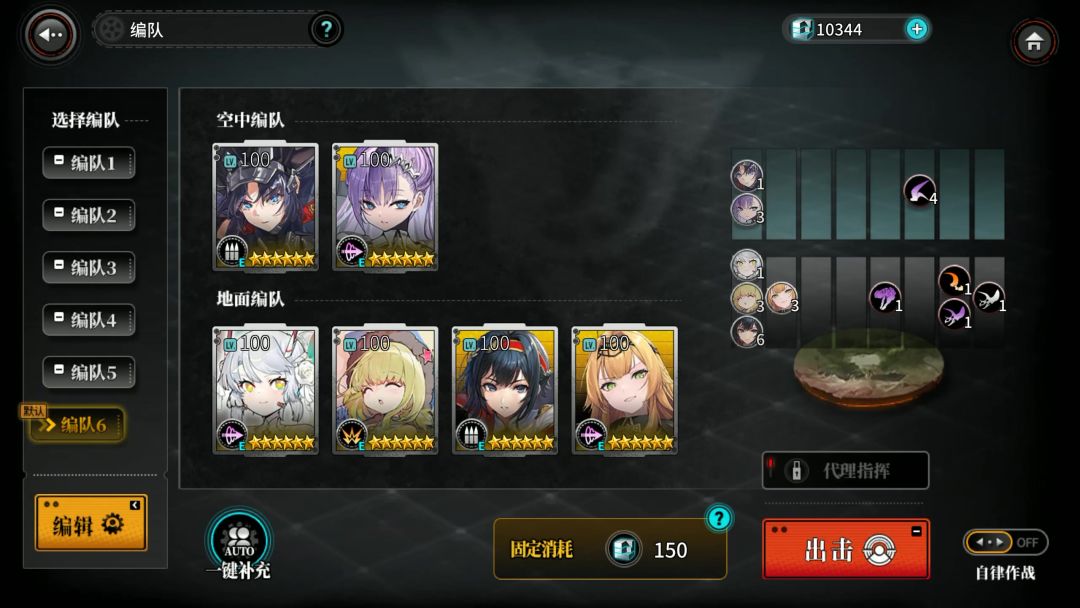Go back with the arrow button
The height and width of the screenshot is (608, 1080).
pos(50,35)
